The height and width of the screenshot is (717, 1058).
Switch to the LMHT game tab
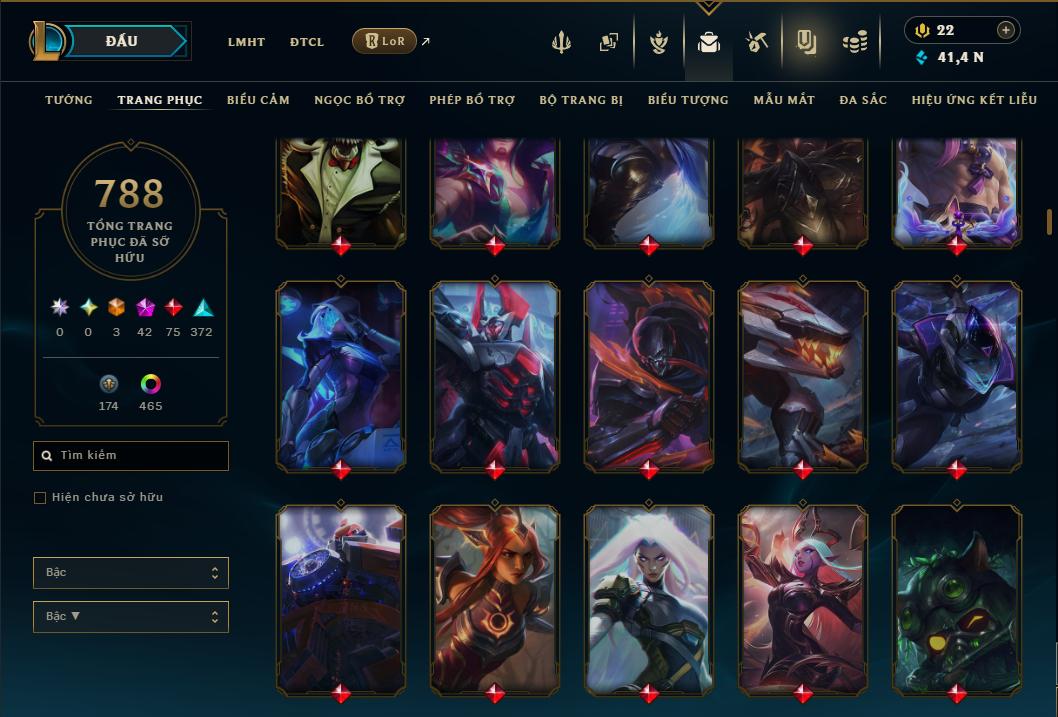click(246, 42)
